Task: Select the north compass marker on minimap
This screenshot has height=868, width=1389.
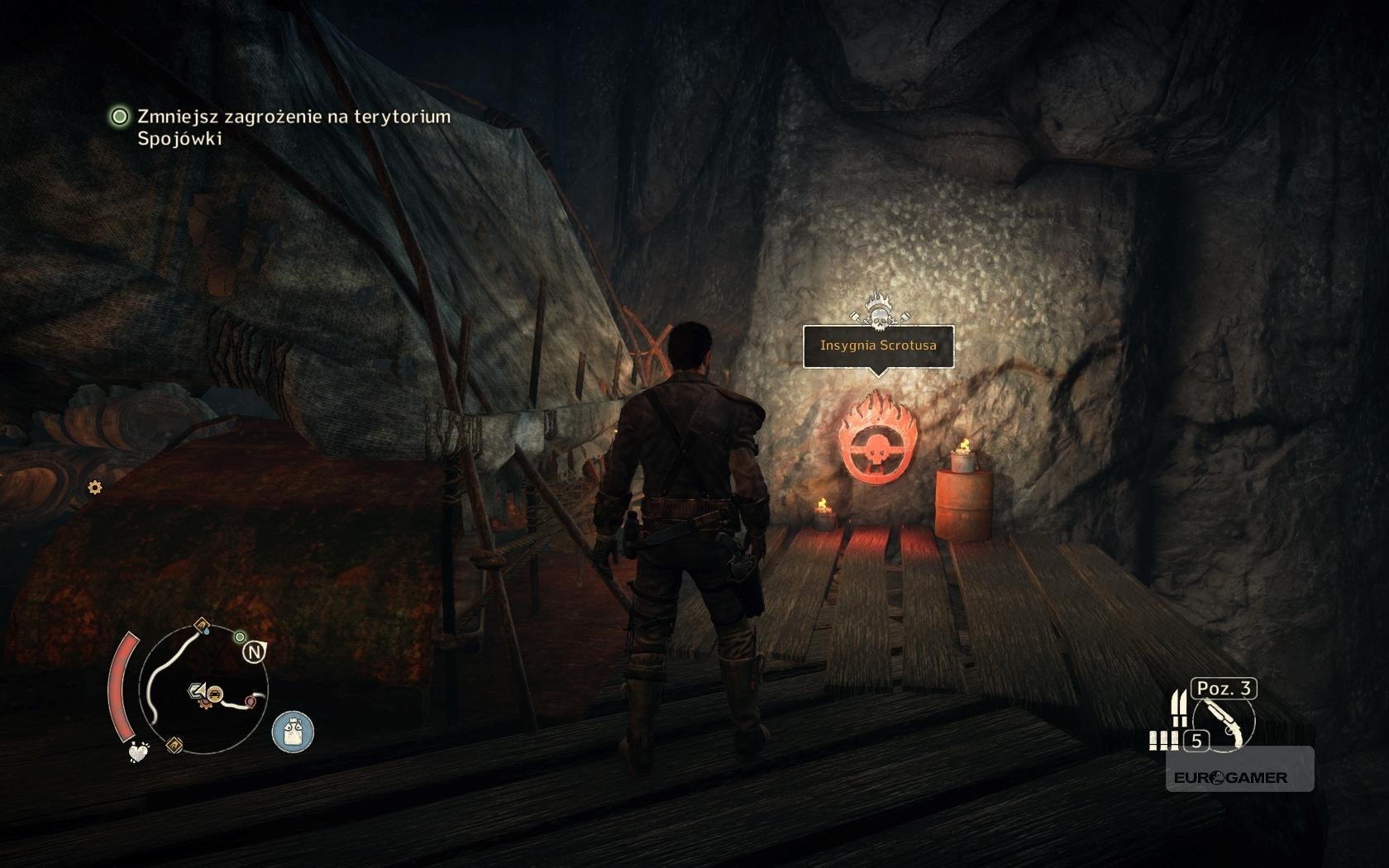Action: 254,653
